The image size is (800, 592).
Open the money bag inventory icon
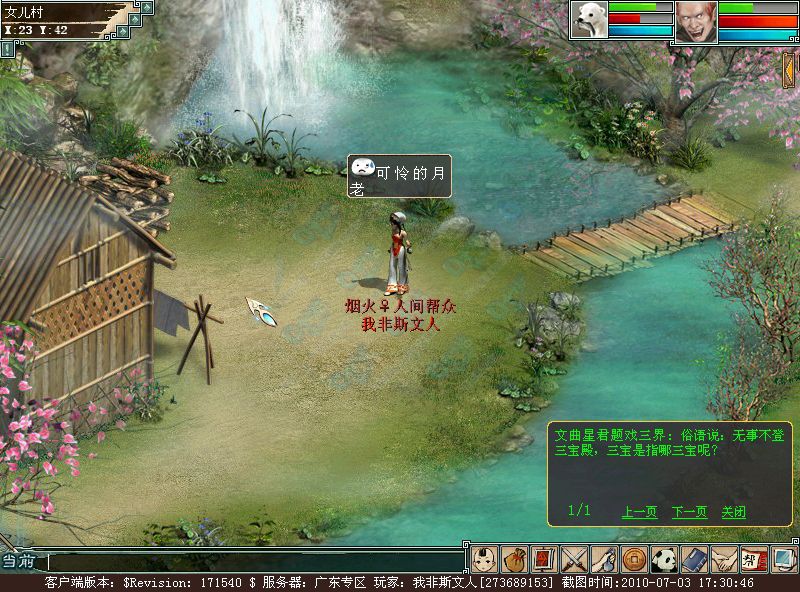(514, 559)
